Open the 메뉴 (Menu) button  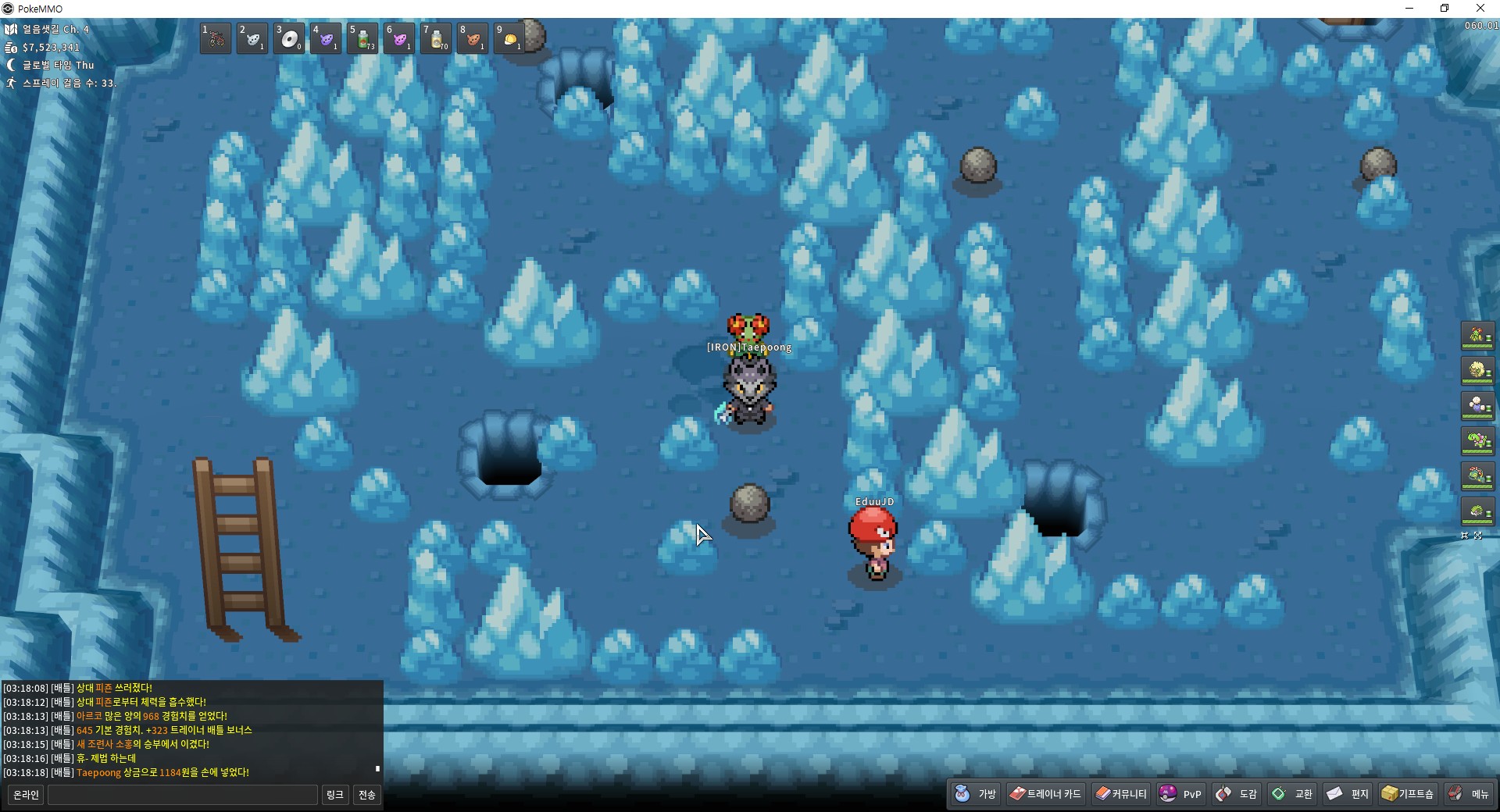[1470, 794]
